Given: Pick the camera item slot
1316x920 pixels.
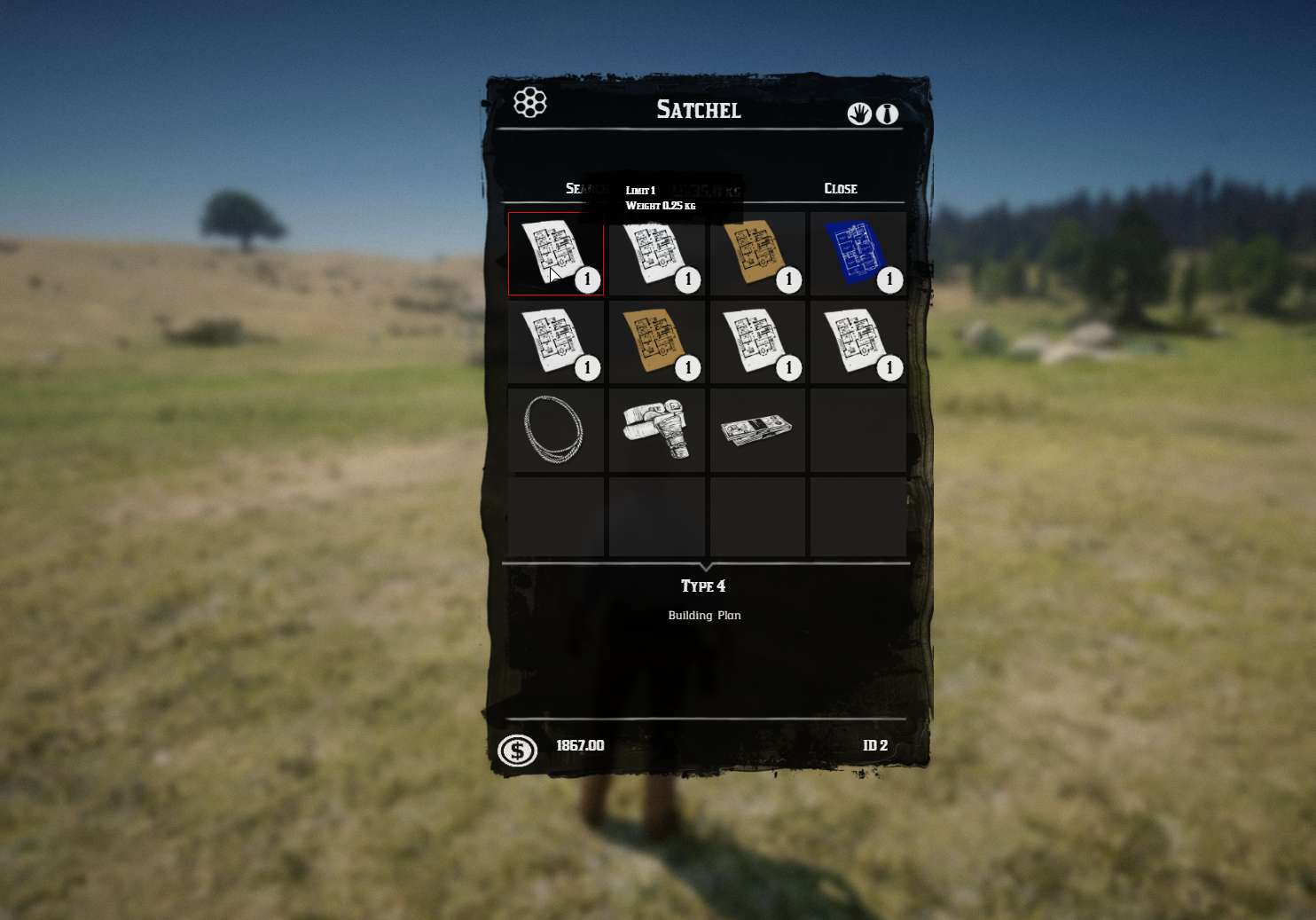Looking at the screenshot, I should click(x=656, y=429).
